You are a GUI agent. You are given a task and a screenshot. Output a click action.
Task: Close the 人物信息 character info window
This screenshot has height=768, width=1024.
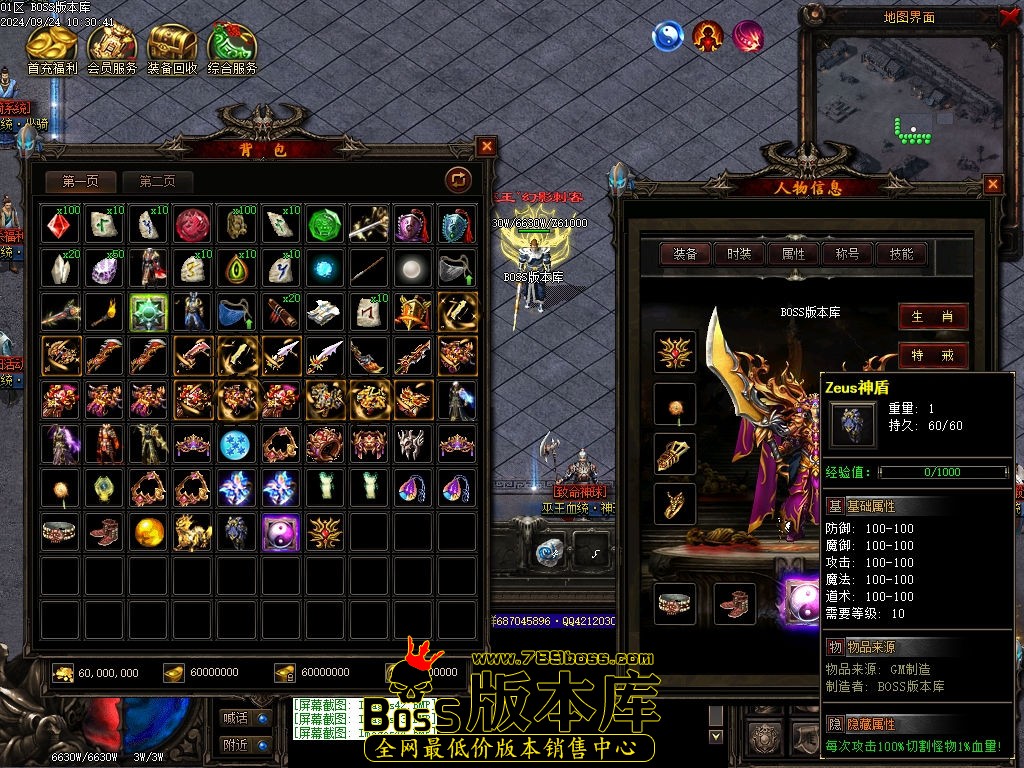993,184
